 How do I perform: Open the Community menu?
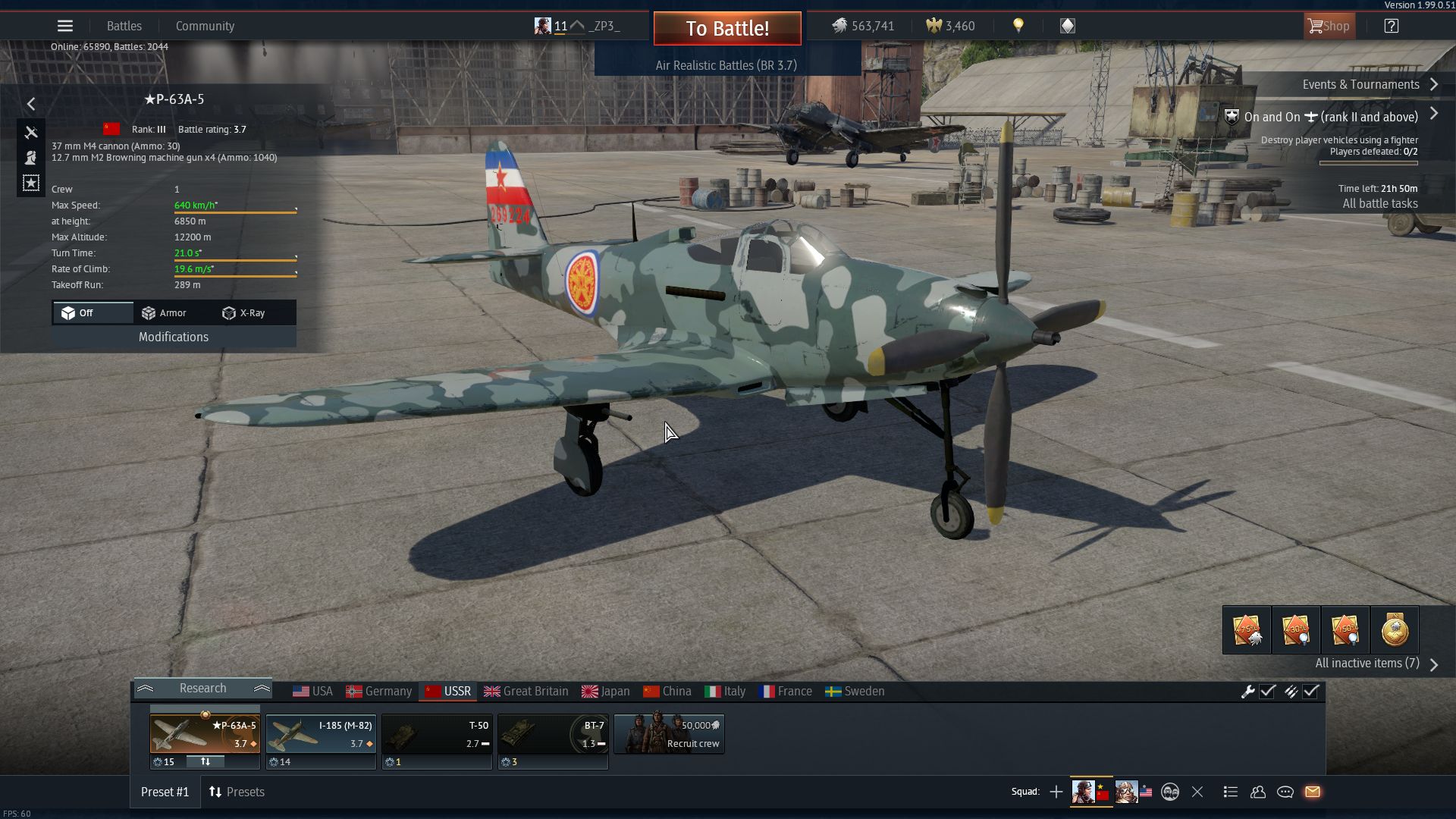coord(205,25)
